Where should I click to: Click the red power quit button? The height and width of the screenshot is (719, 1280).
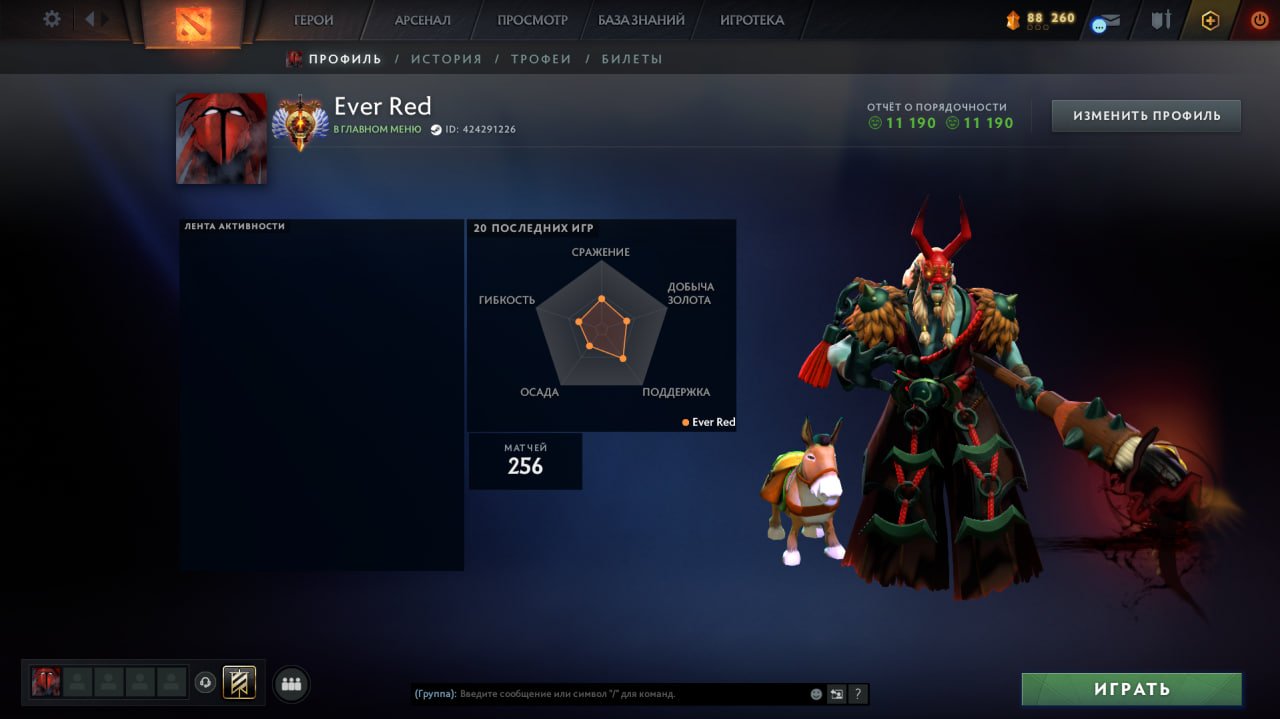pos(1259,20)
